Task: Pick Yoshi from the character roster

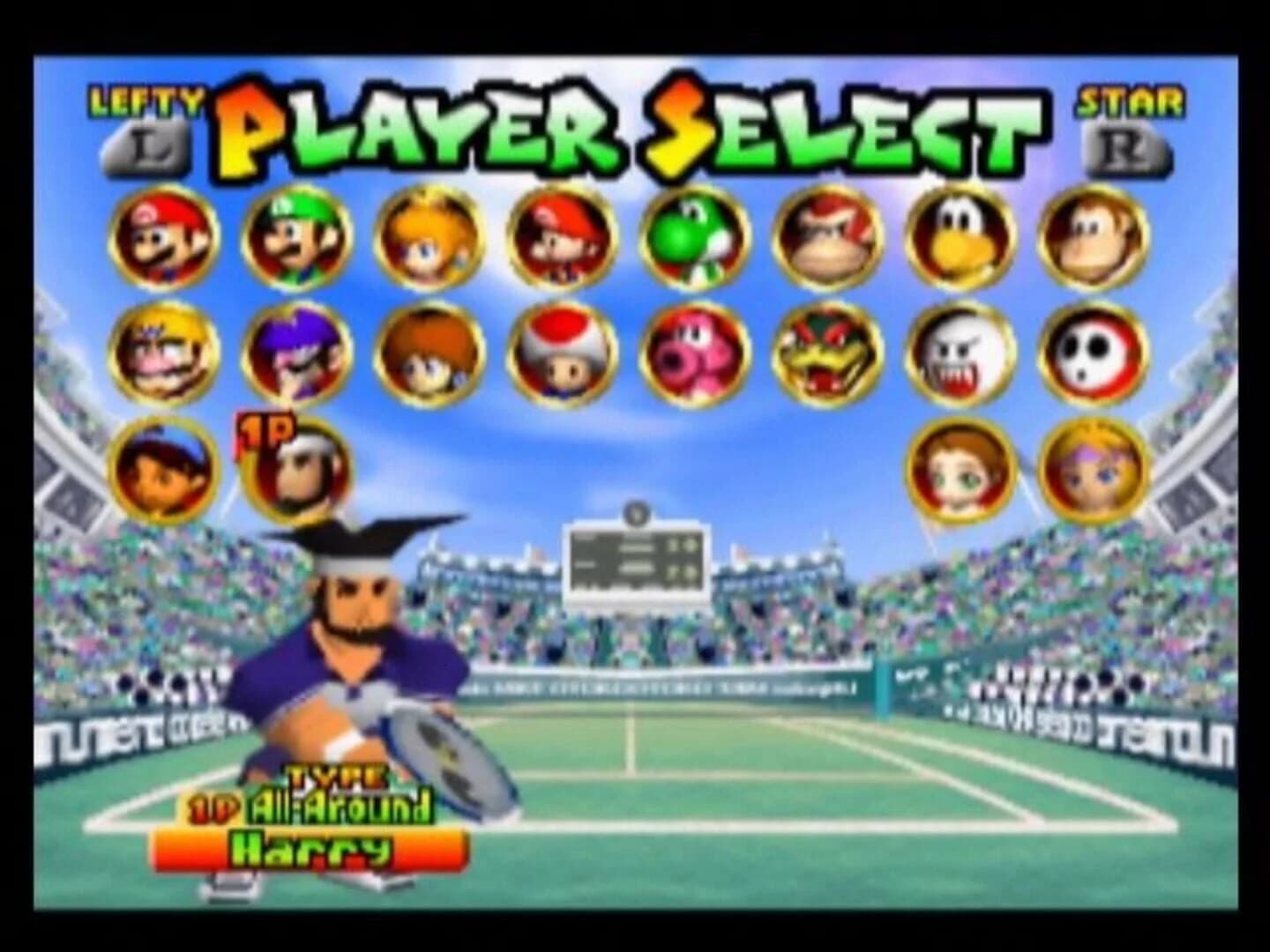Action: (x=697, y=240)
